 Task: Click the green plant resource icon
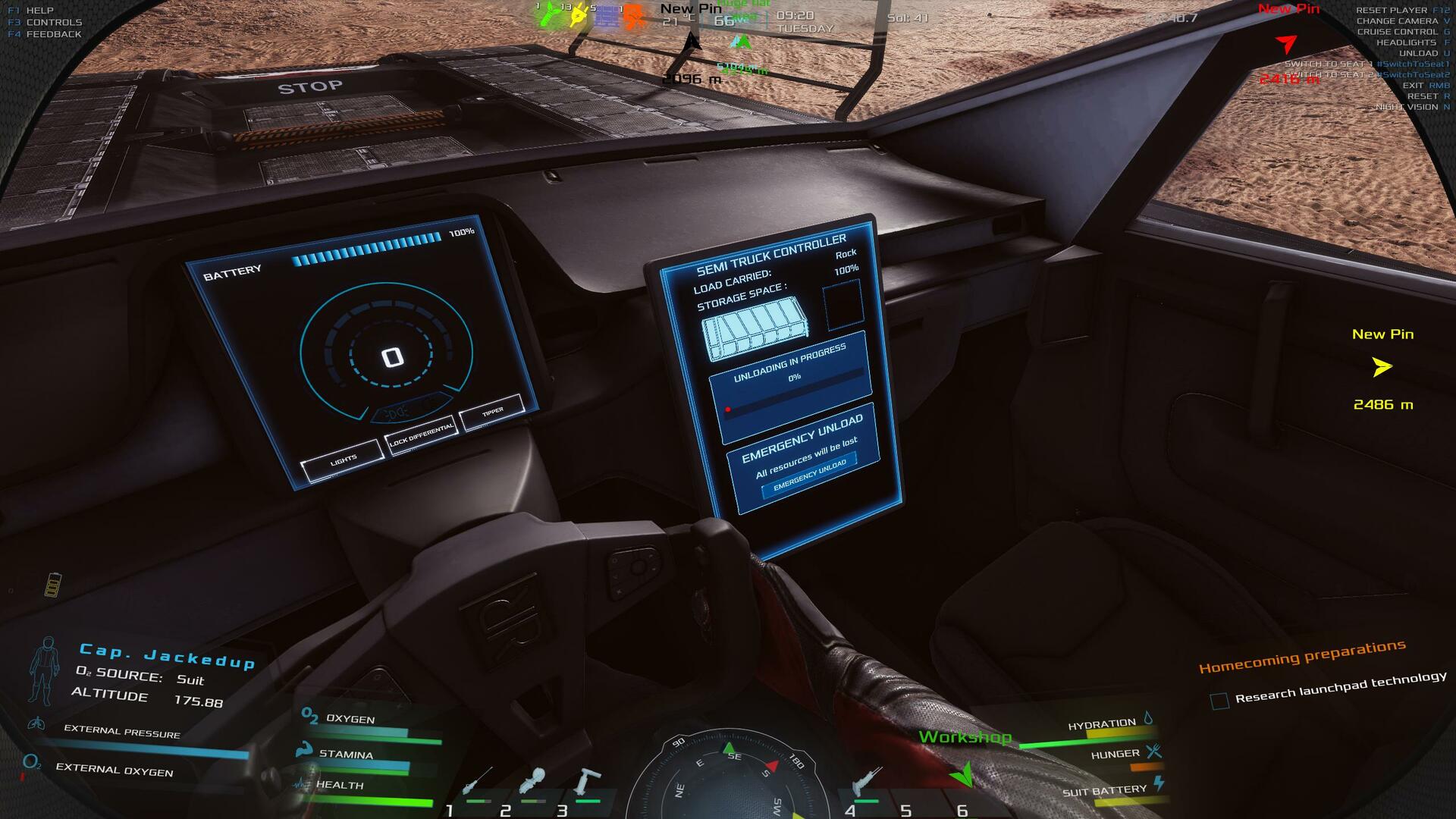[549, 14]
